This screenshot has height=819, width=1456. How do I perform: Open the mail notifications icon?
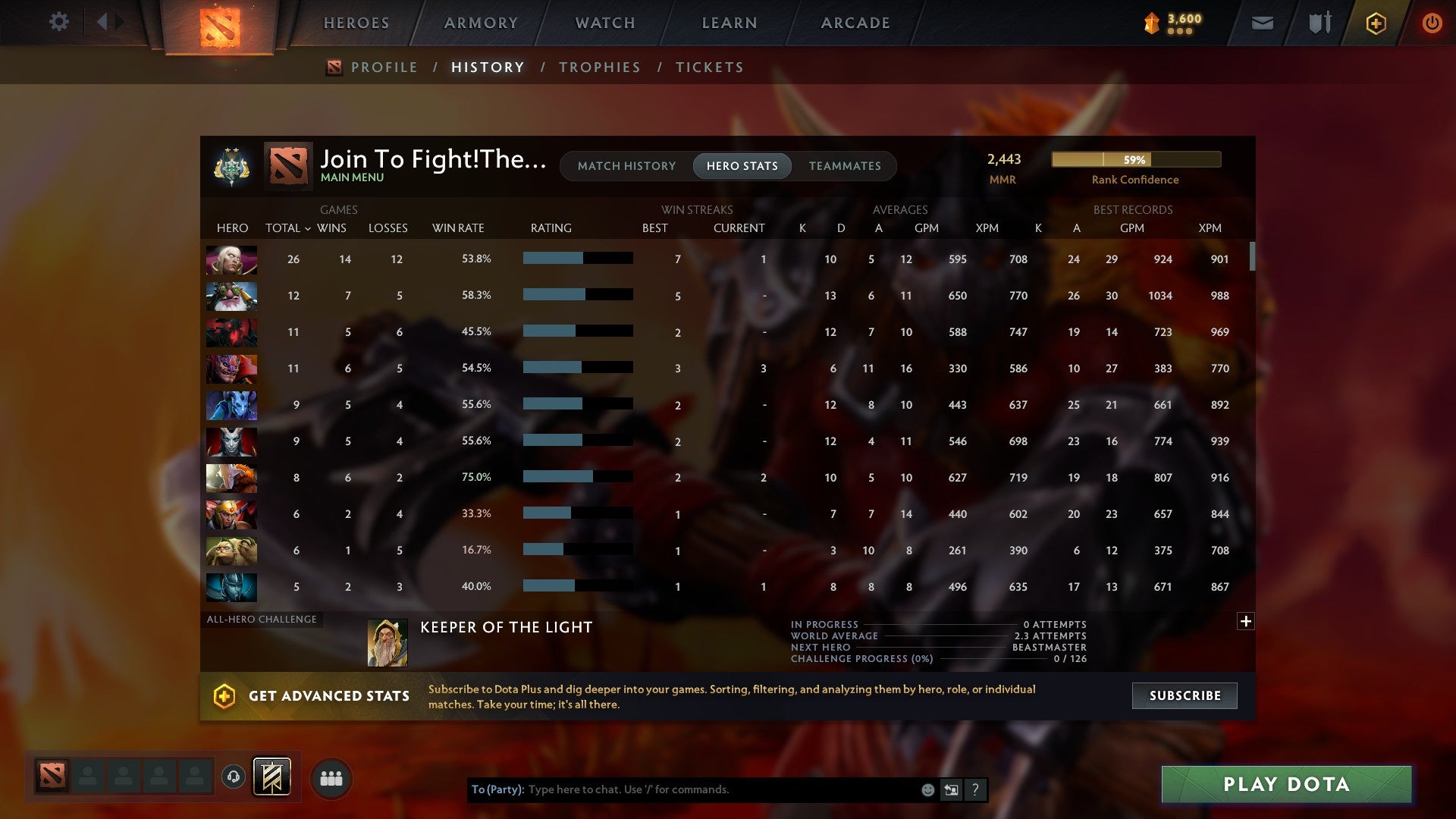coord(1261,23)
